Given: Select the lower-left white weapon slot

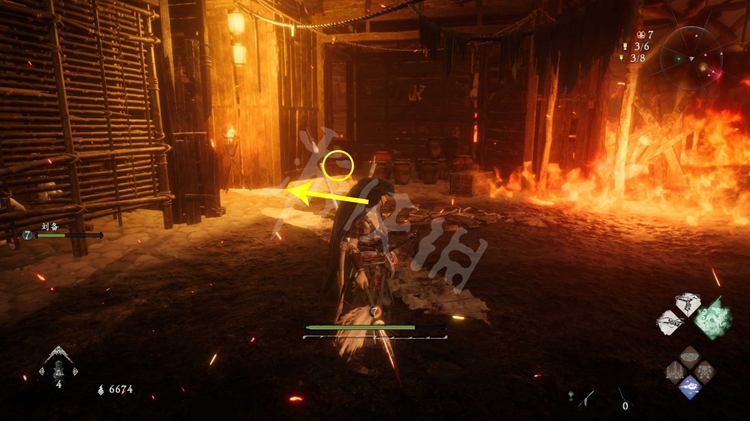Looking at the screenshot, I should [668, 323].
